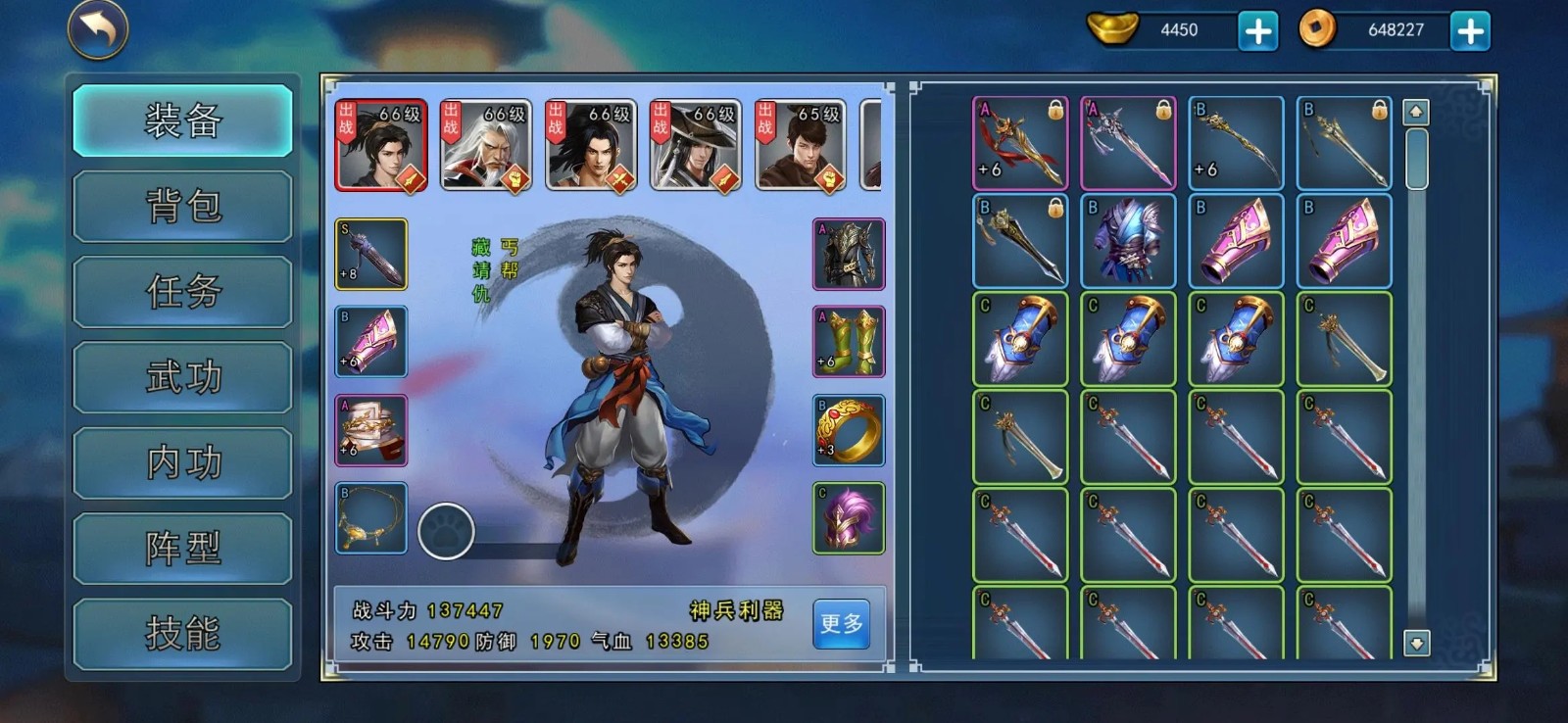Click plus to add gold ingots
1568x723 pixels.
pyautogui.click(x=1261, y=28)
